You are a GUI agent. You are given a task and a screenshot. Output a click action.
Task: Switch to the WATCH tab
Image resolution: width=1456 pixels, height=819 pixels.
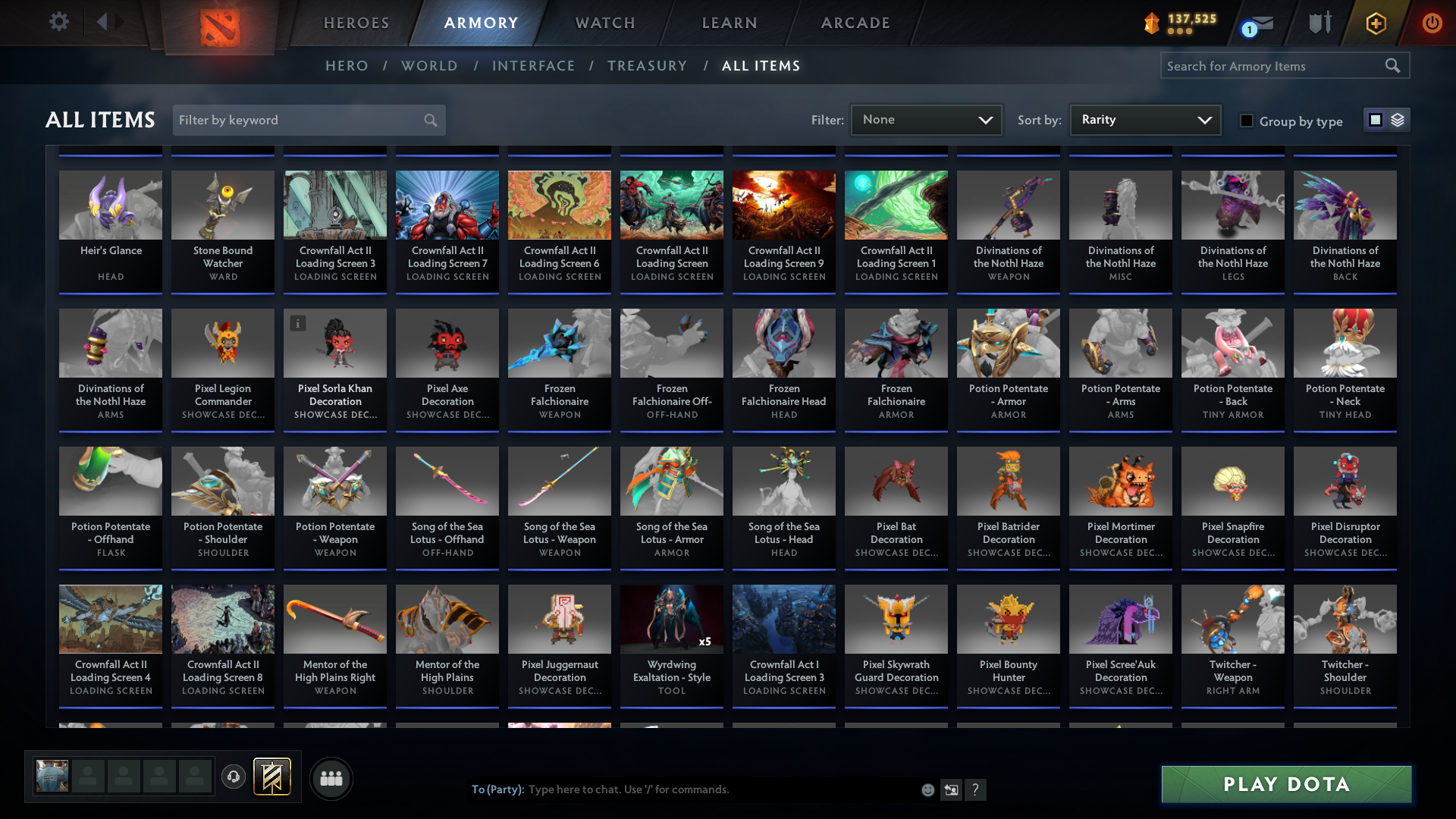(x=604, y=23)
